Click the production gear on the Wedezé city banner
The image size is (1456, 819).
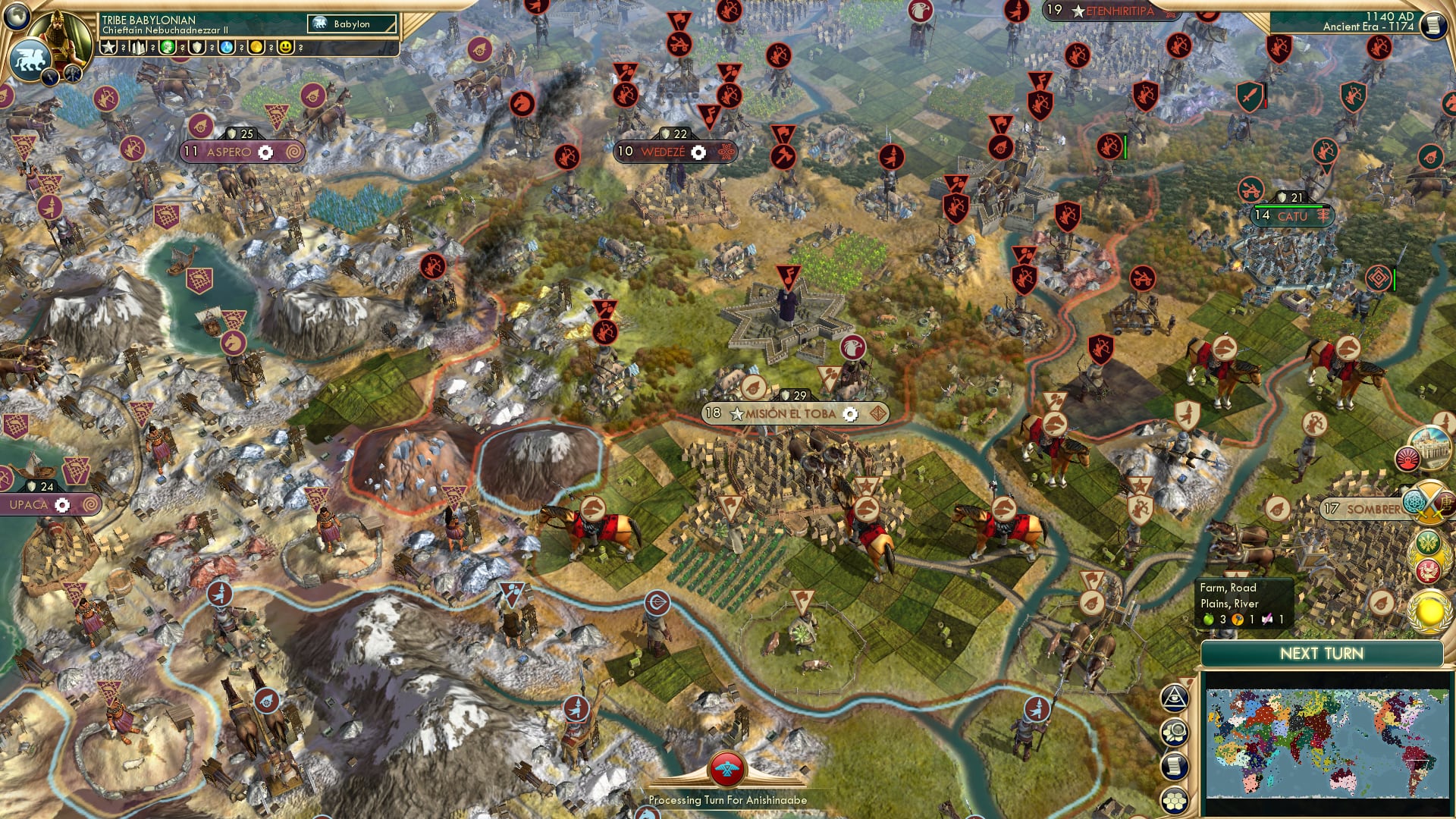pyautogui.click(x=700, y=152)
